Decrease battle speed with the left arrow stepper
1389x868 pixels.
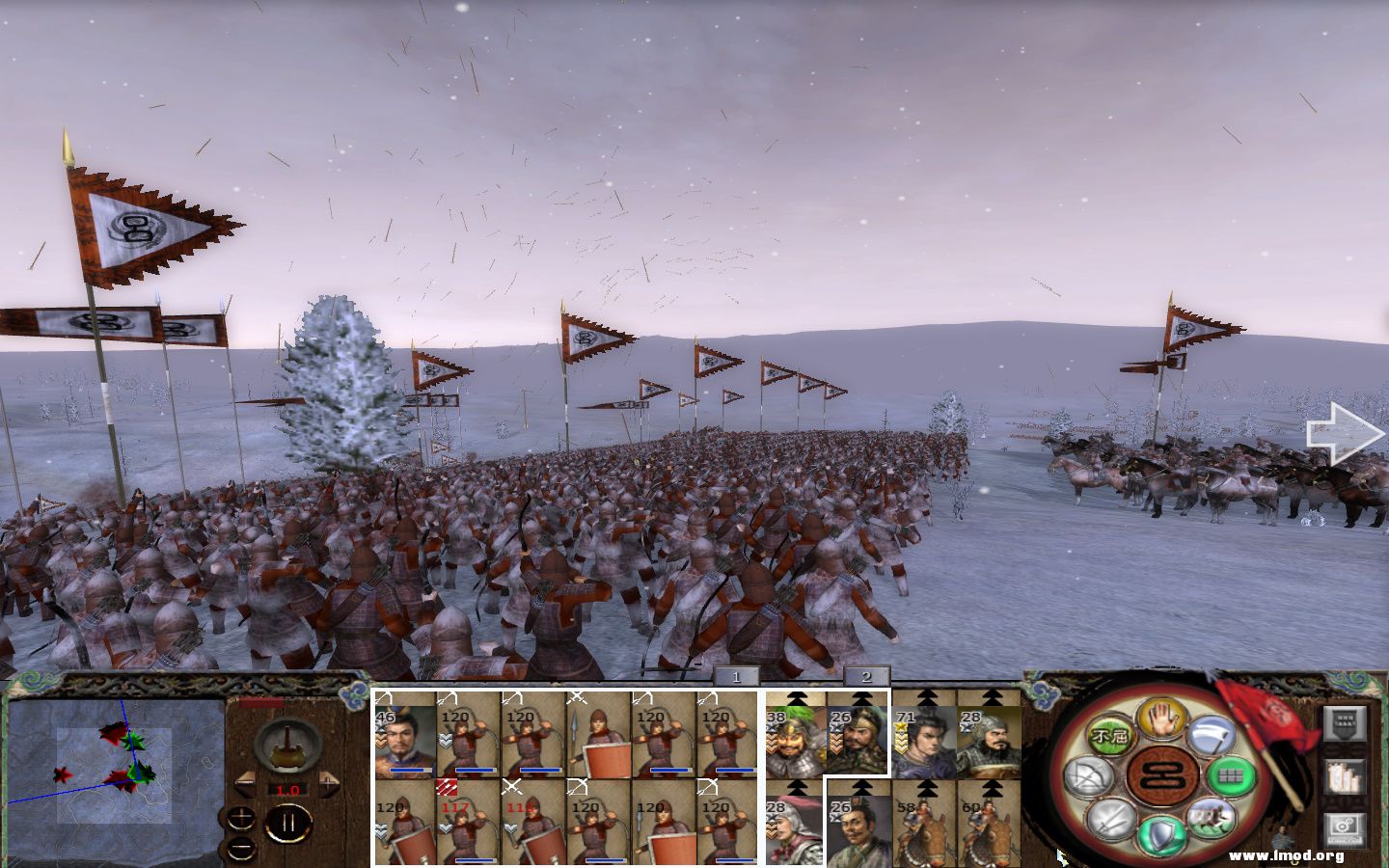[x=244, y=783]
